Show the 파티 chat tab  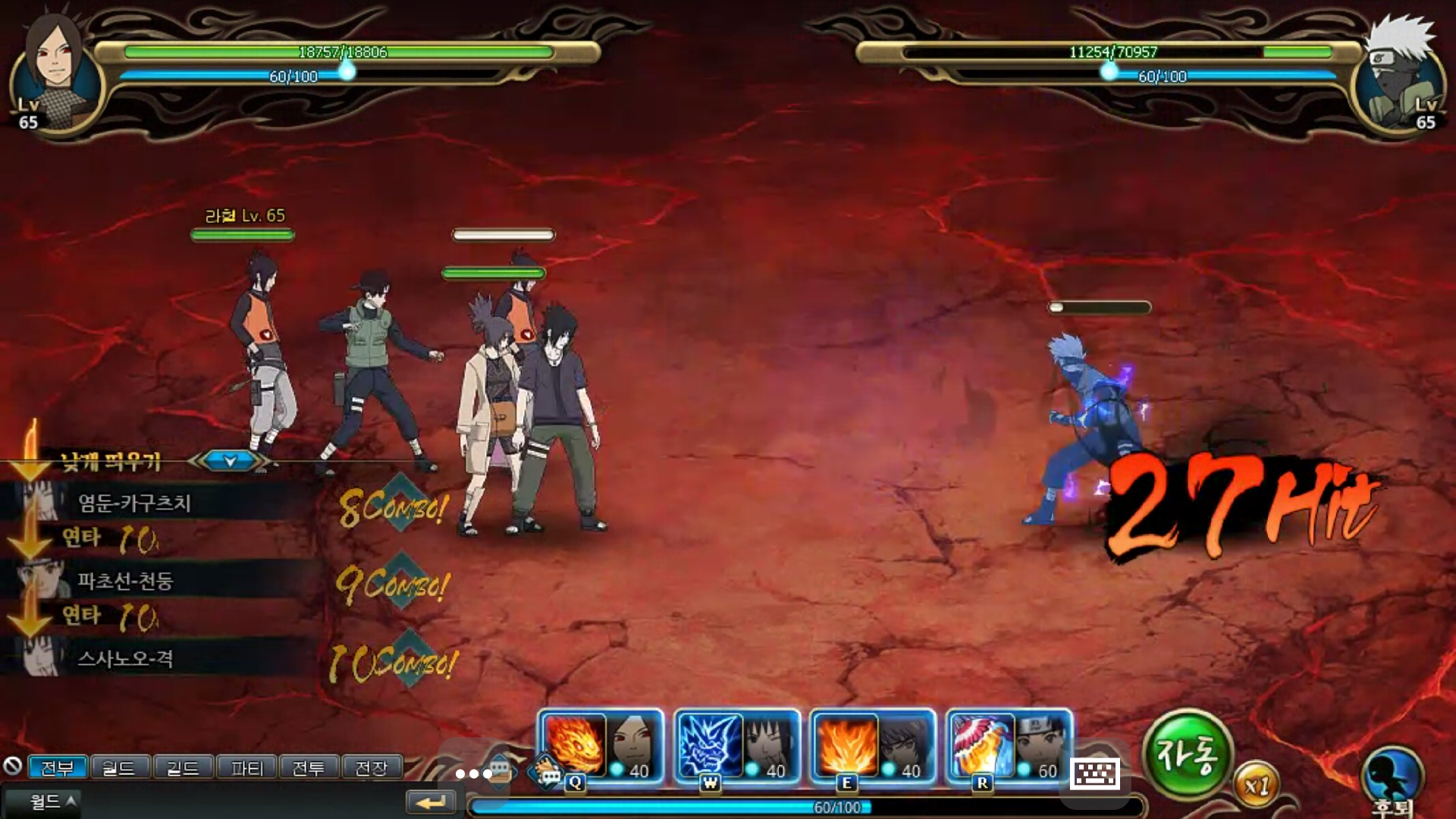246,768
